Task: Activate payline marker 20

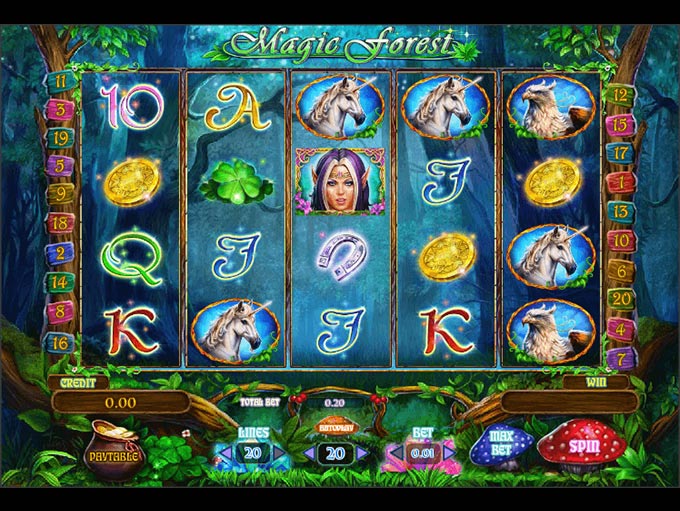Action: (x=620, y=298)
